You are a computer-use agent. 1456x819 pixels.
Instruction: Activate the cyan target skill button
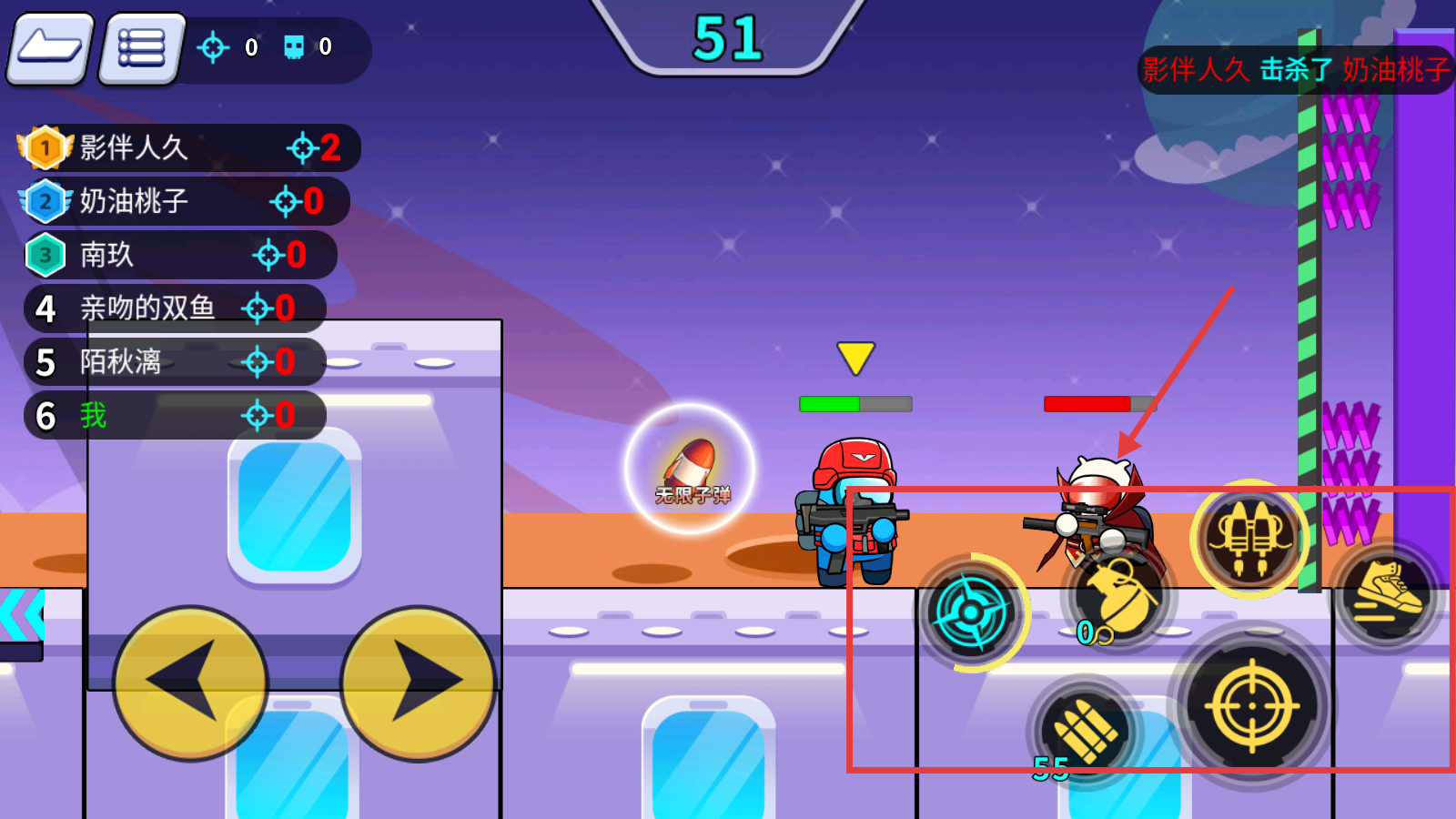[971, 612]
